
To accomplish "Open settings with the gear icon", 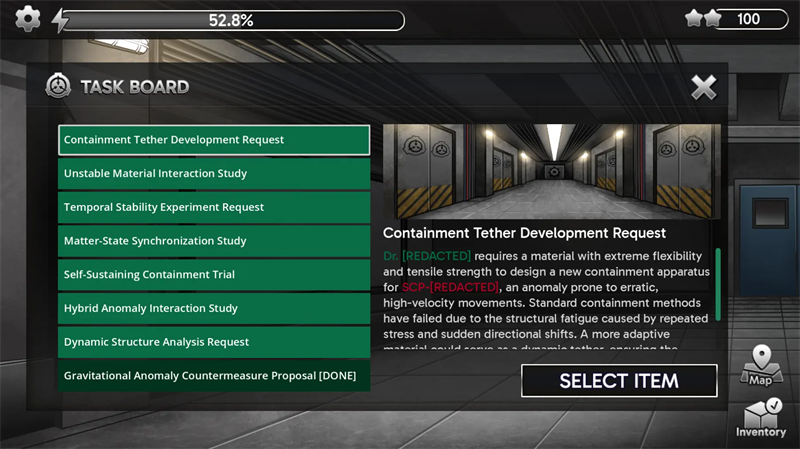I will pos(28,19).
